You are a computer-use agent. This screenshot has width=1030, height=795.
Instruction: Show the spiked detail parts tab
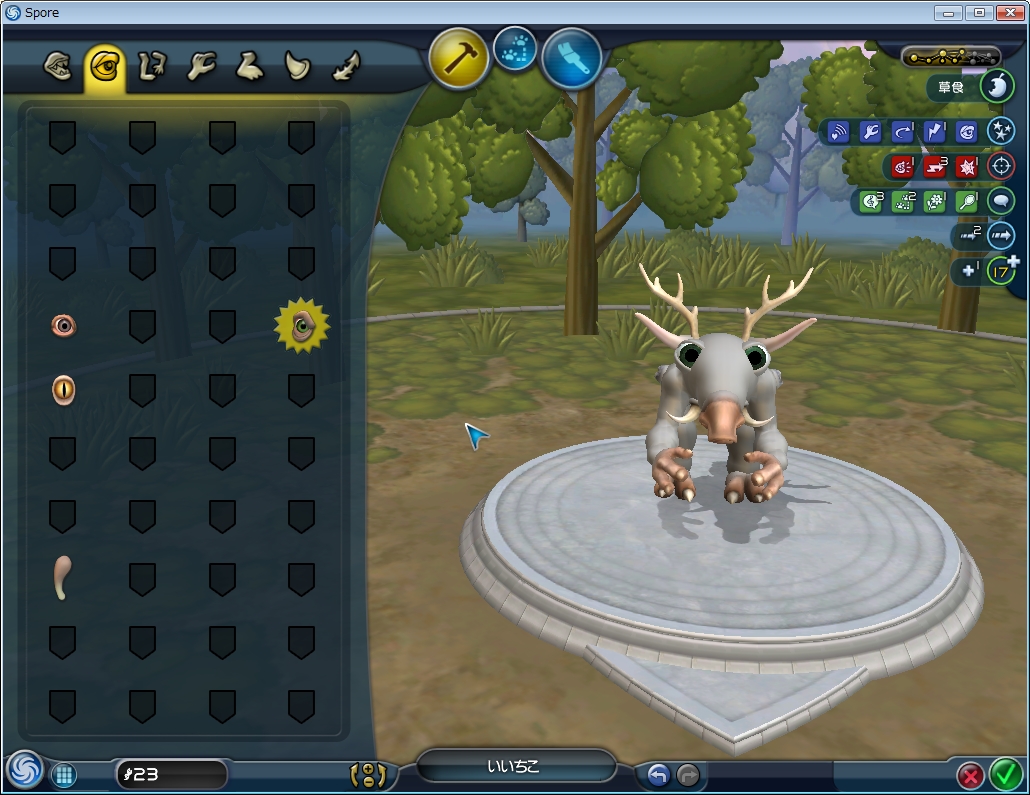pyautogui.click(x=346, y=68)
